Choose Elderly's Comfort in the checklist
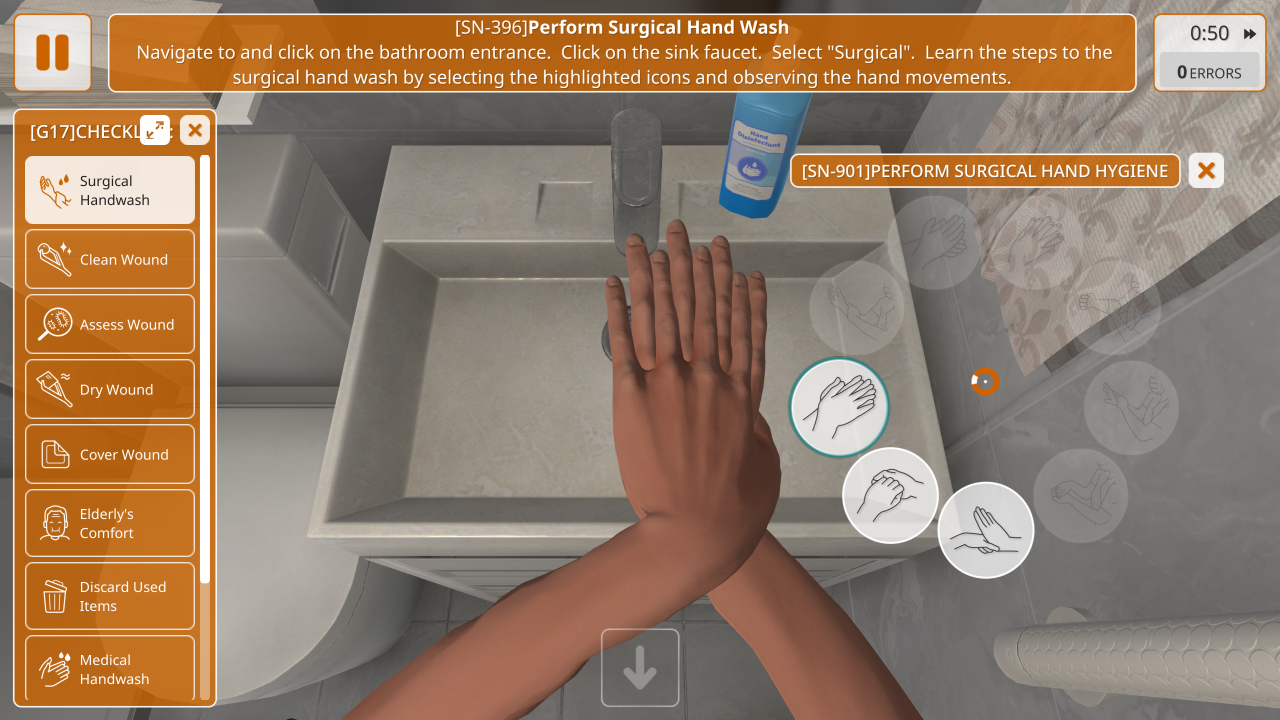 pyautogui.click(x=110, y=523)
